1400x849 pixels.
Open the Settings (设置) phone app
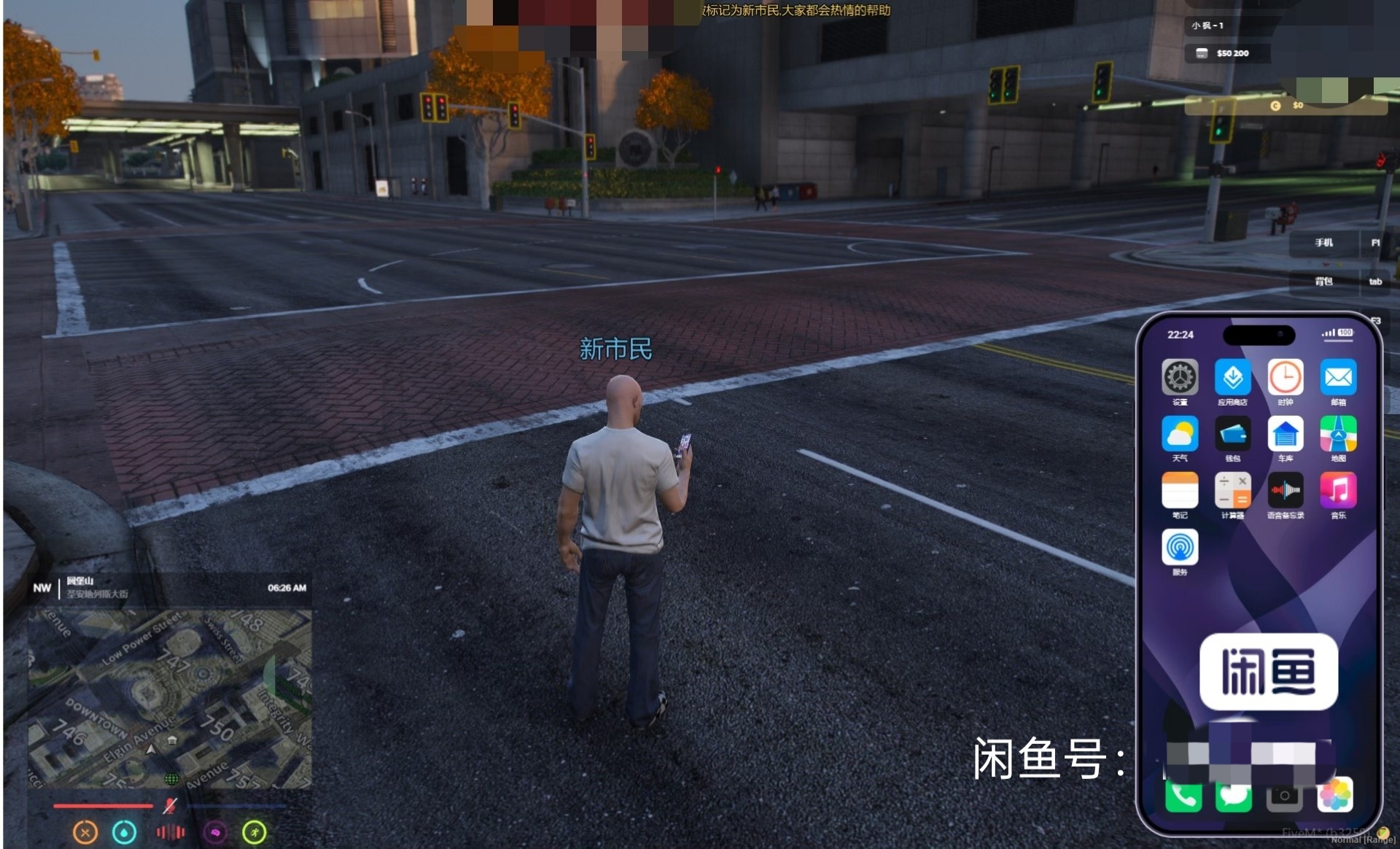pyautogui.click(x=1179, y=378)
